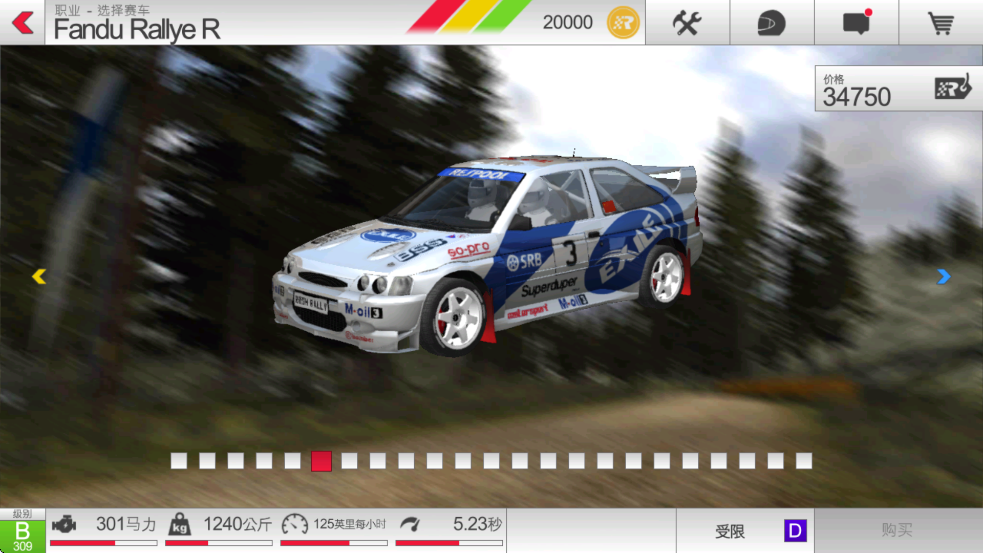Show the next car with blue arrow

pos(943,277)
